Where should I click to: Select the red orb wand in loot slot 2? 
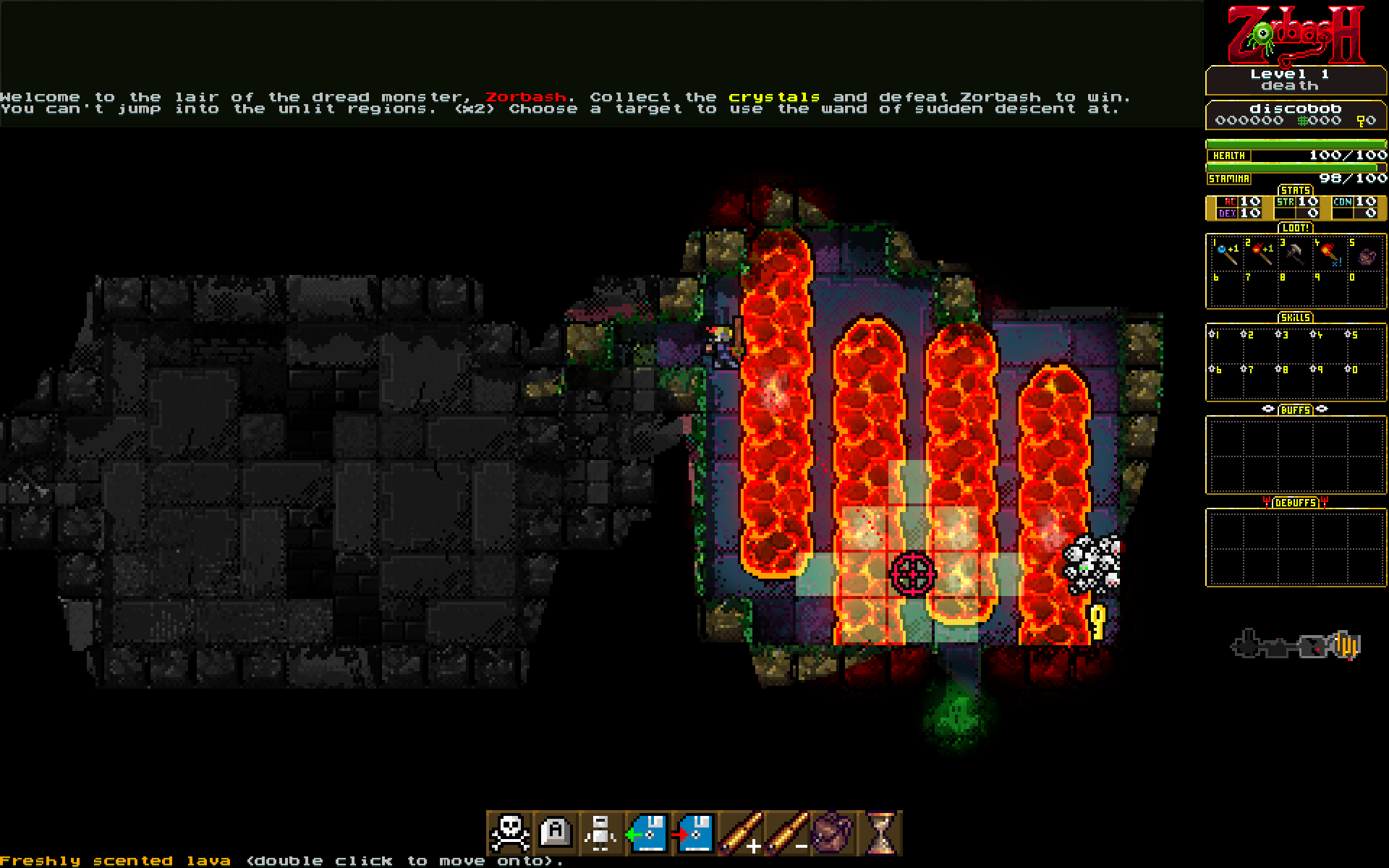1260,254
